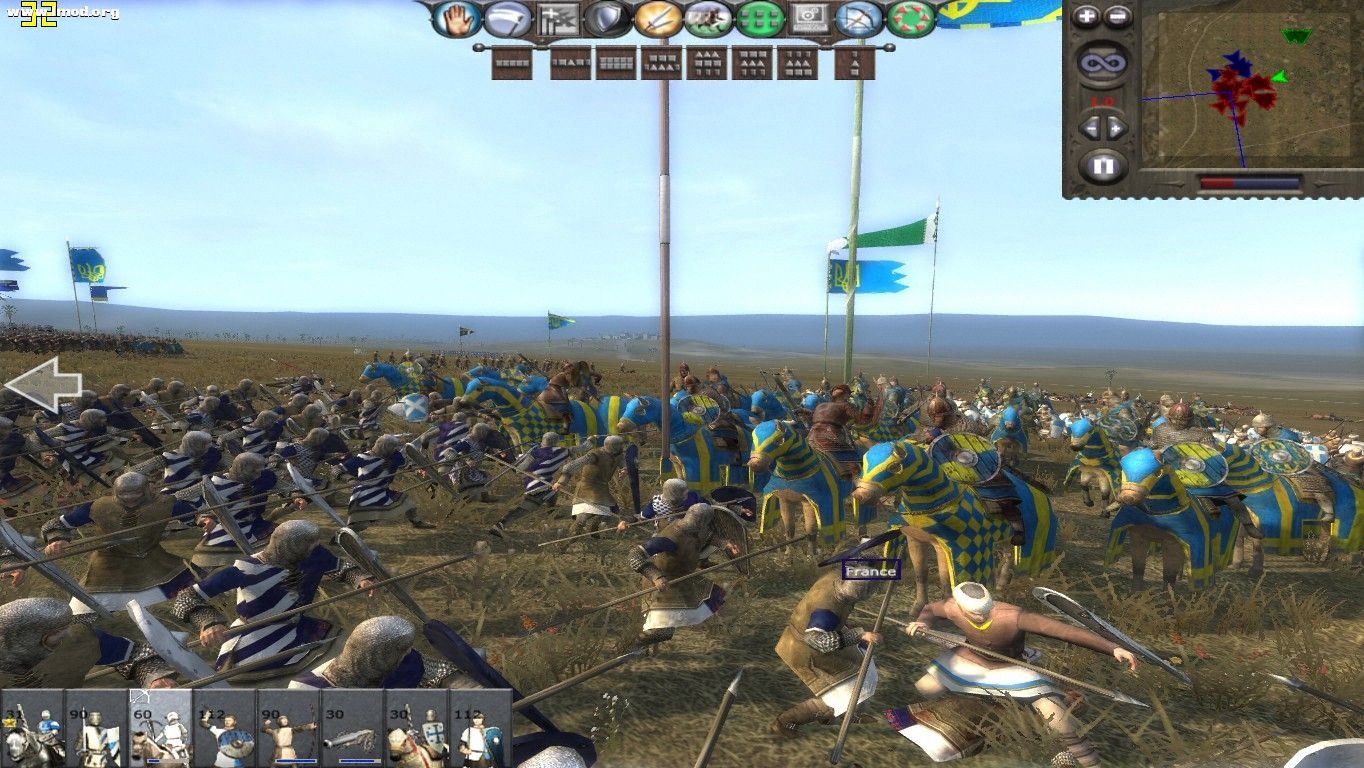Zoom out the minimap with the minus button

tap(1117, 15)
